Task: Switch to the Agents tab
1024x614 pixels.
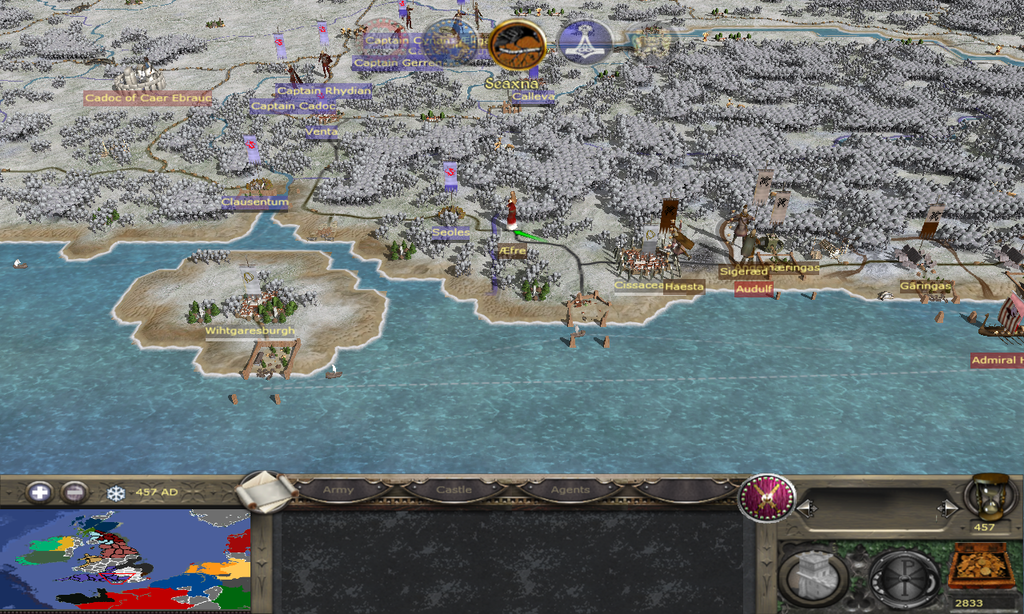Action: tap(569, 490)
